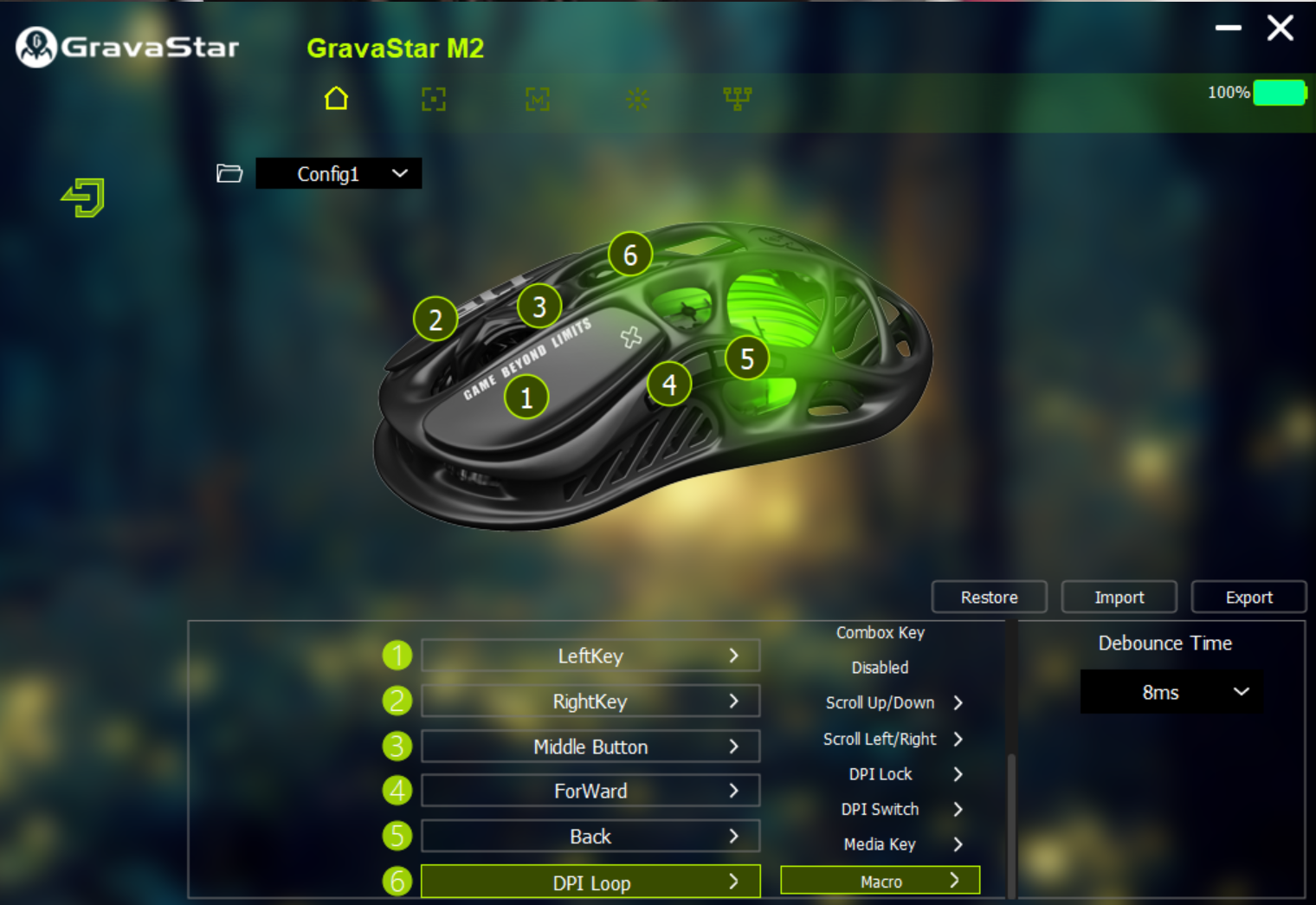Viewport: 1316px width, 905px height.
Task: Click marker 5 on the mouse image
Action: pyautogui.click(x=747, y=359)
